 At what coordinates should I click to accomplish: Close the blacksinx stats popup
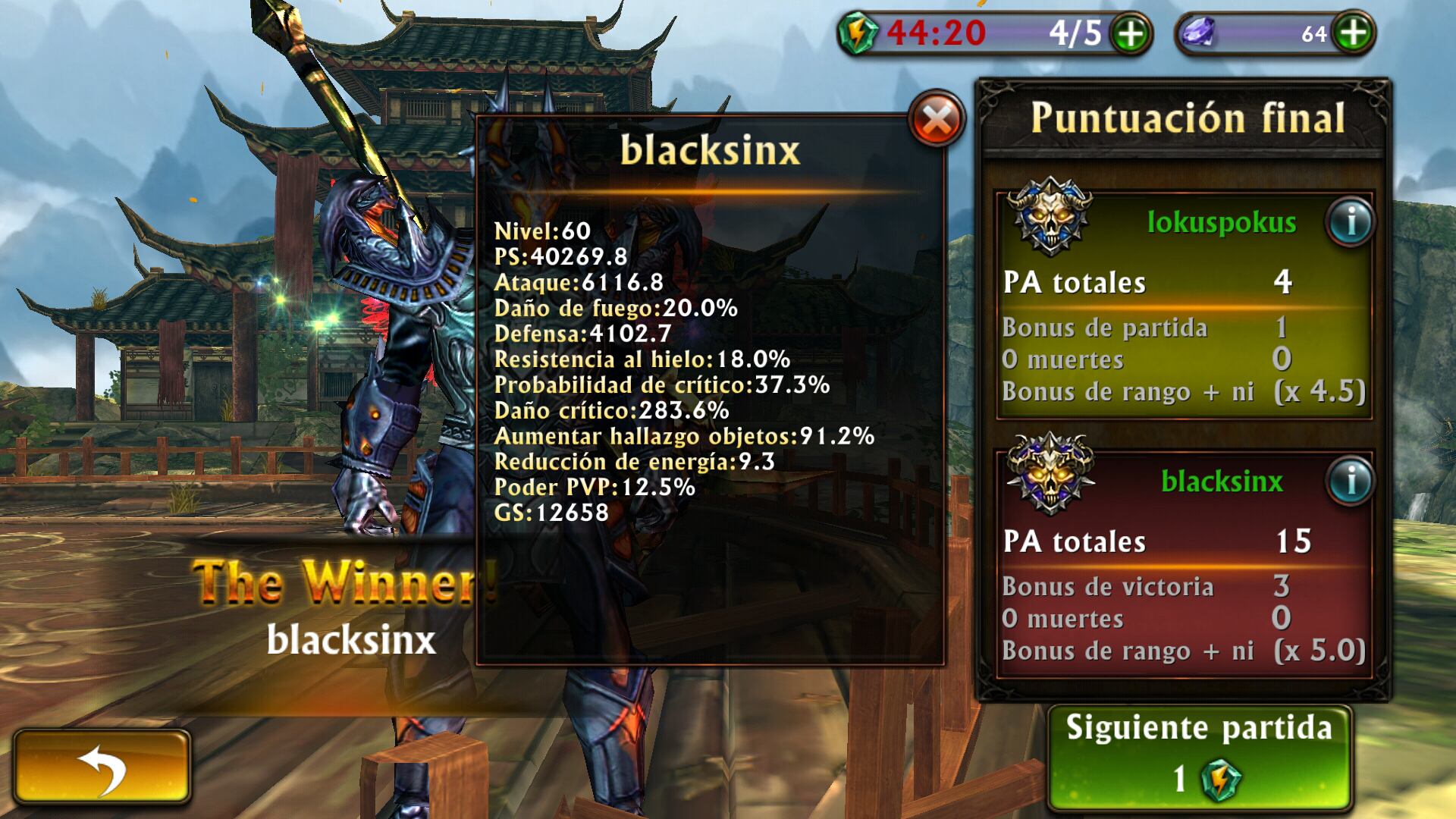tap(937, 120)
